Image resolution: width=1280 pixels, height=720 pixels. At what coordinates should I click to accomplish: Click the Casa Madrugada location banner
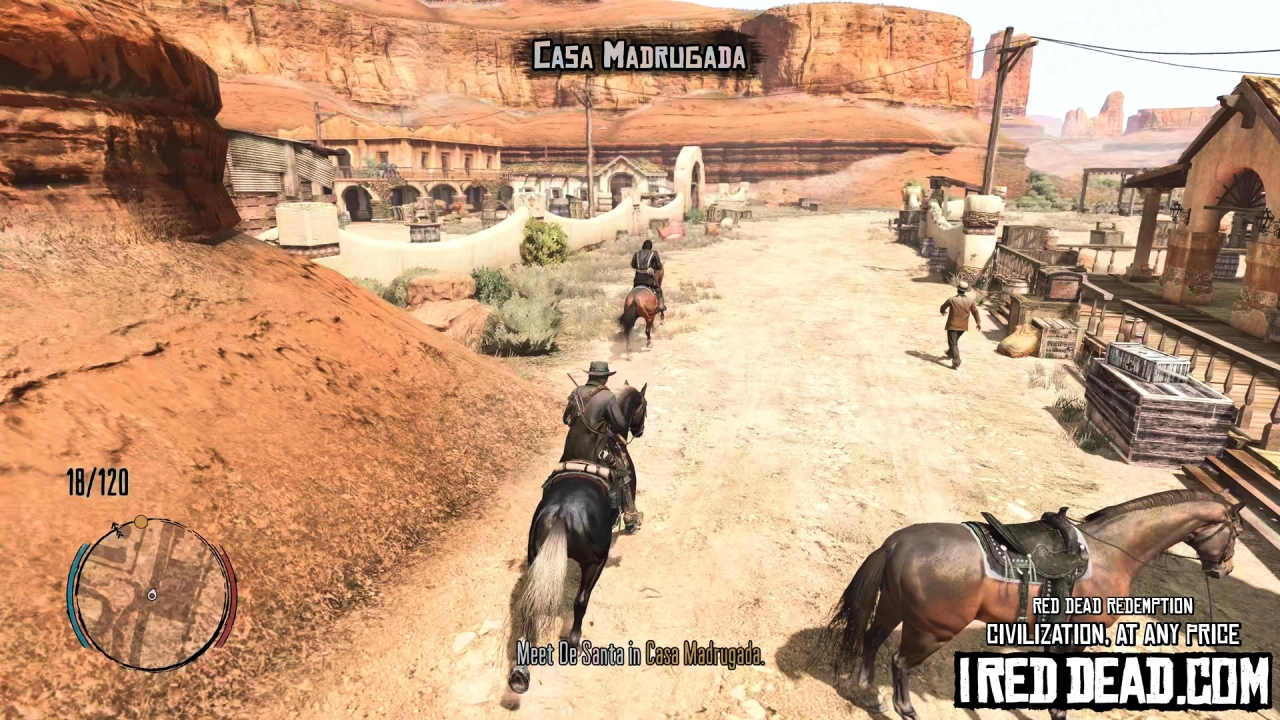[640, 57]
